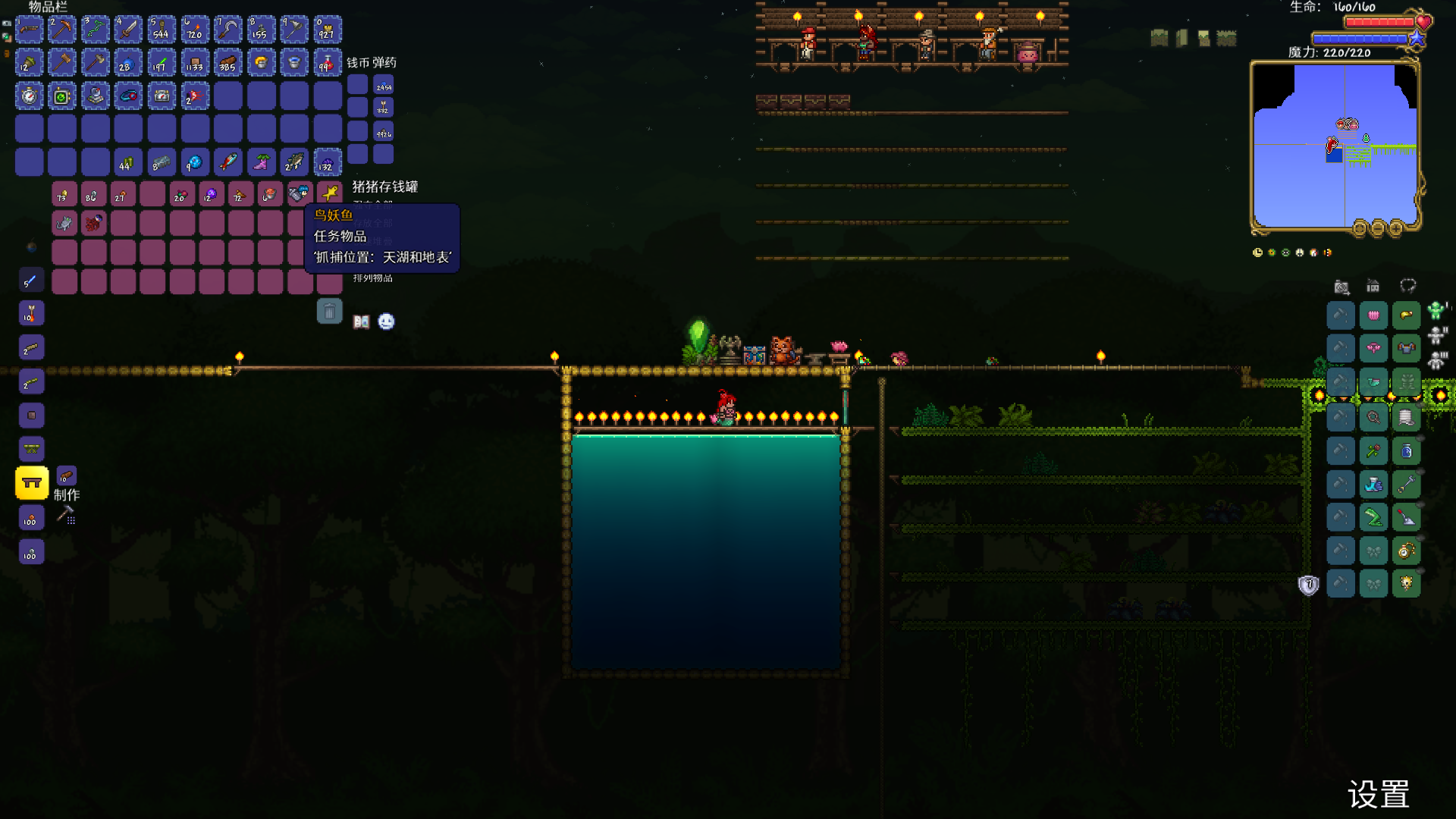Select the sickle in hotbar slot 7
1456x819 pixels.
[227, 30]
